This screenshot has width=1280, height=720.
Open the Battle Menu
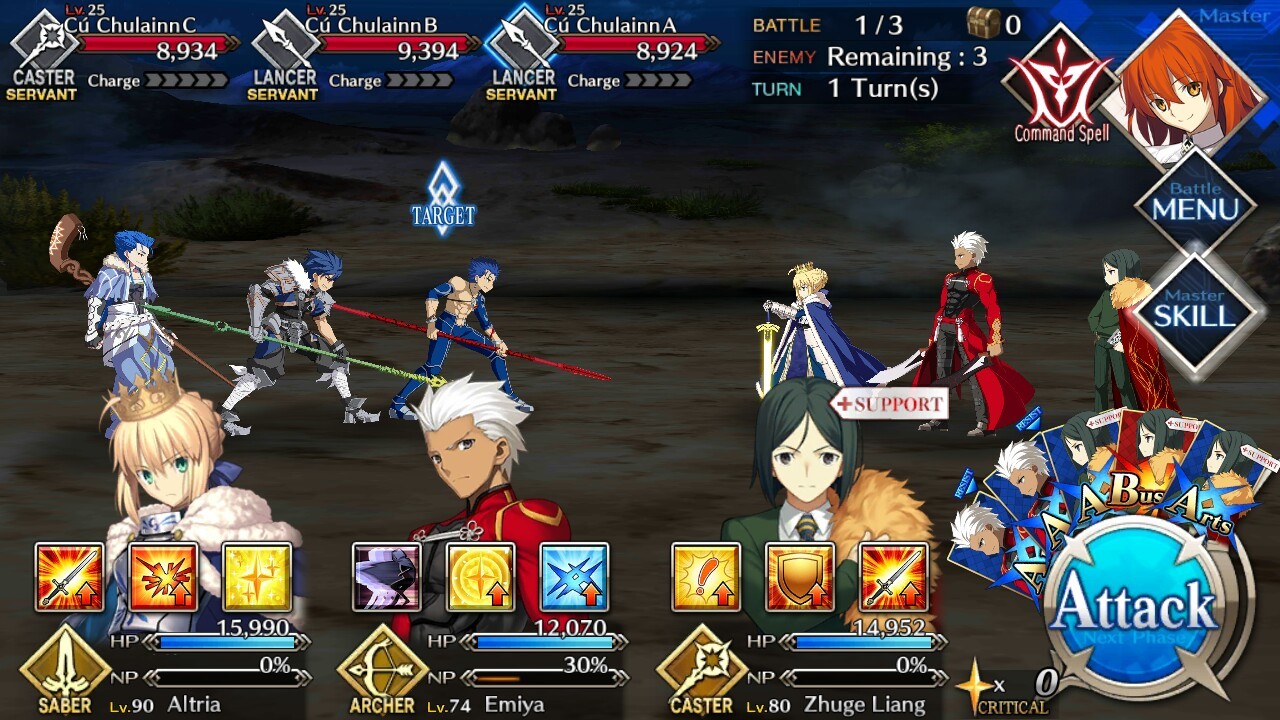(1195, 203)
